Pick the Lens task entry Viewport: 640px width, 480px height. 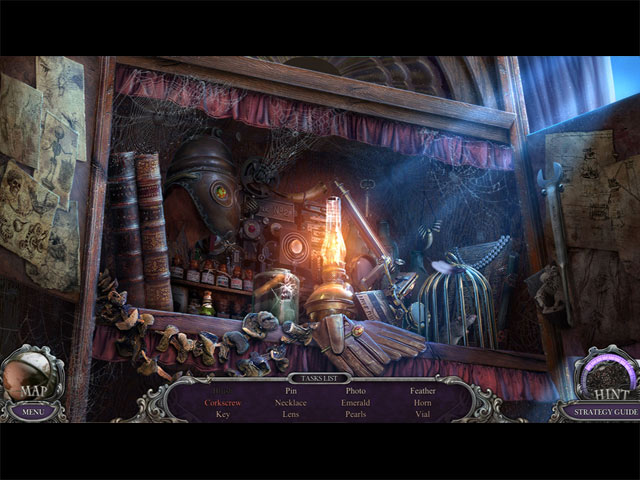click(291, 414)
